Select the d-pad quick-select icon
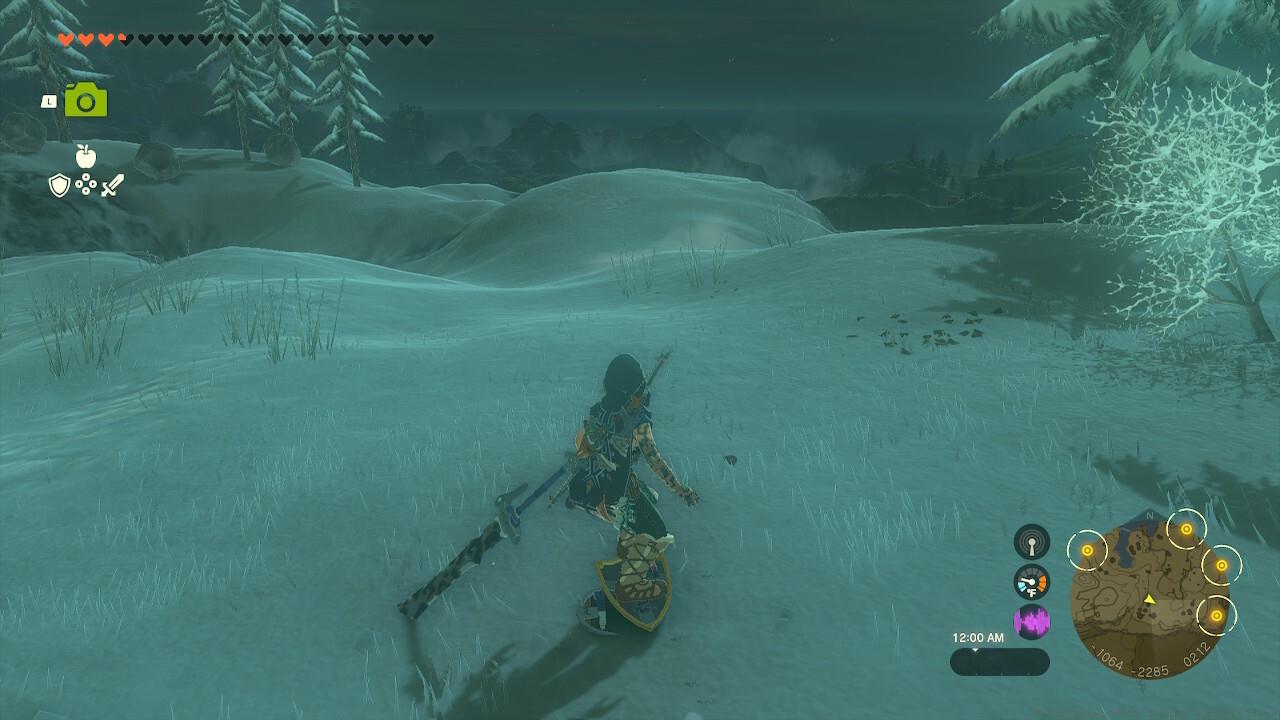The height and width of the screenshot is (720, 1280). click(88, 183)
